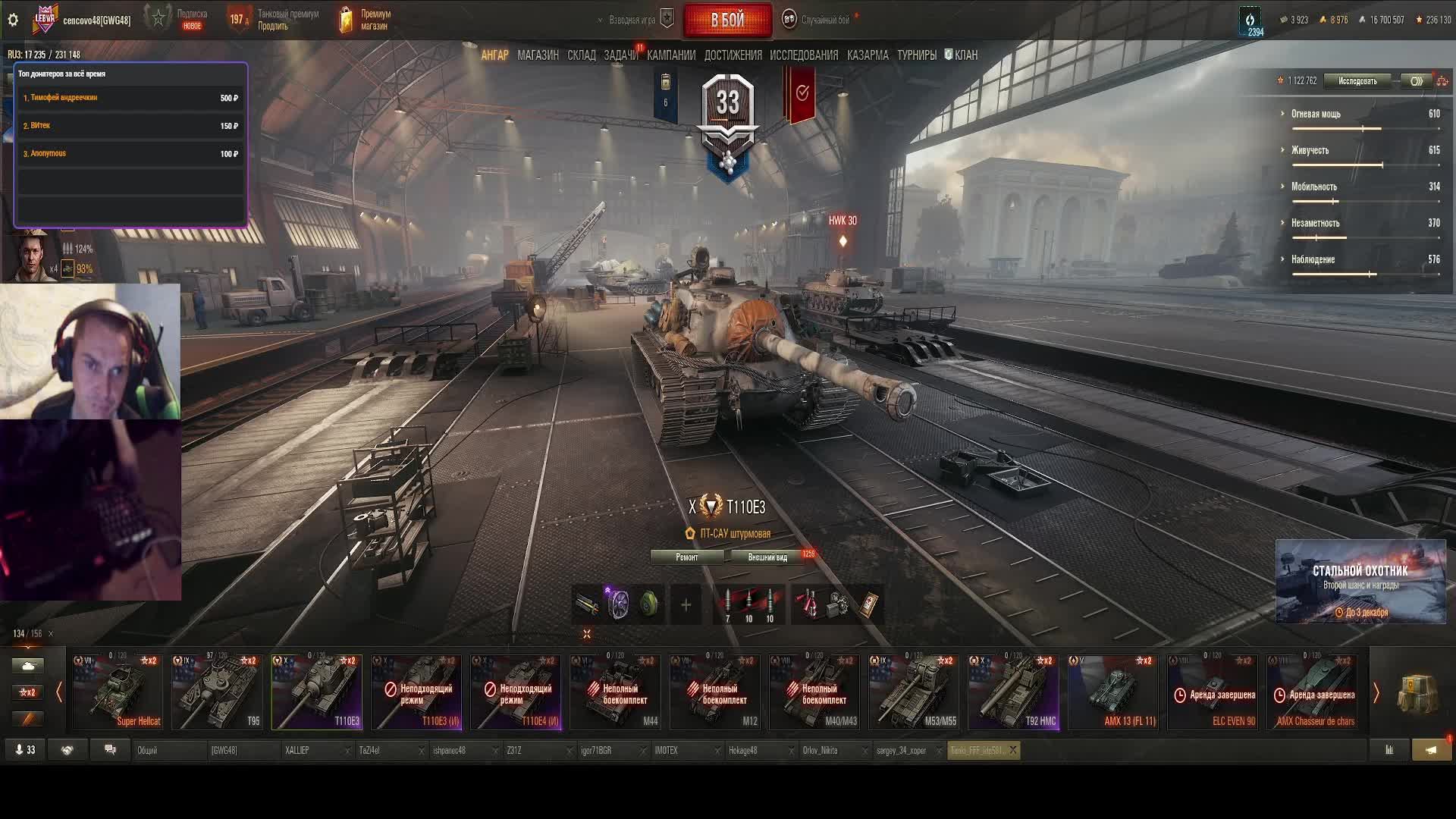Image resolution: width=1456 pixels, height=819 pixels.
Task: Open the game settings gear icon
Action: 13,20
